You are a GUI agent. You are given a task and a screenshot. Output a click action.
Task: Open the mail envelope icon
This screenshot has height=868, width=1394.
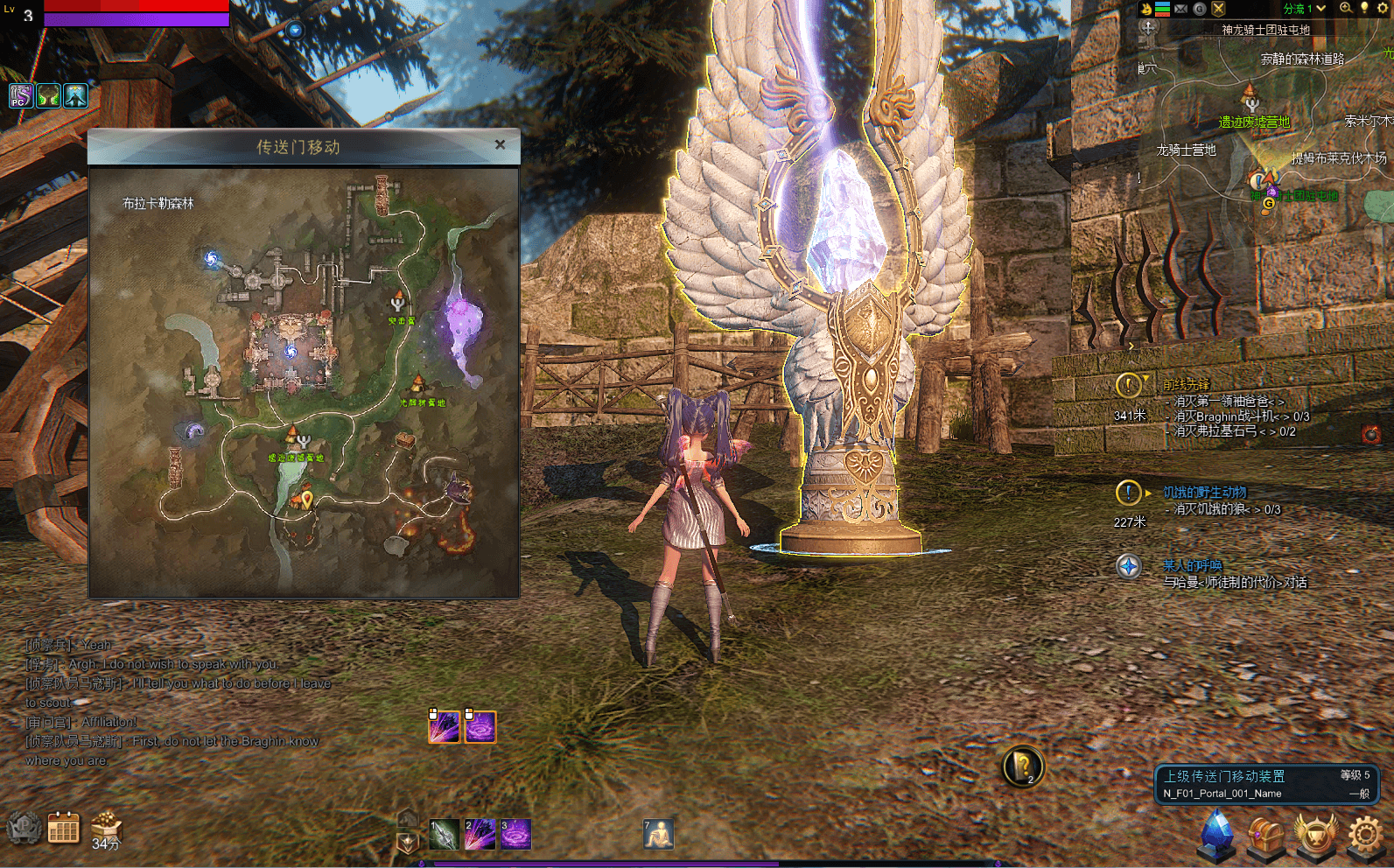1180,9
